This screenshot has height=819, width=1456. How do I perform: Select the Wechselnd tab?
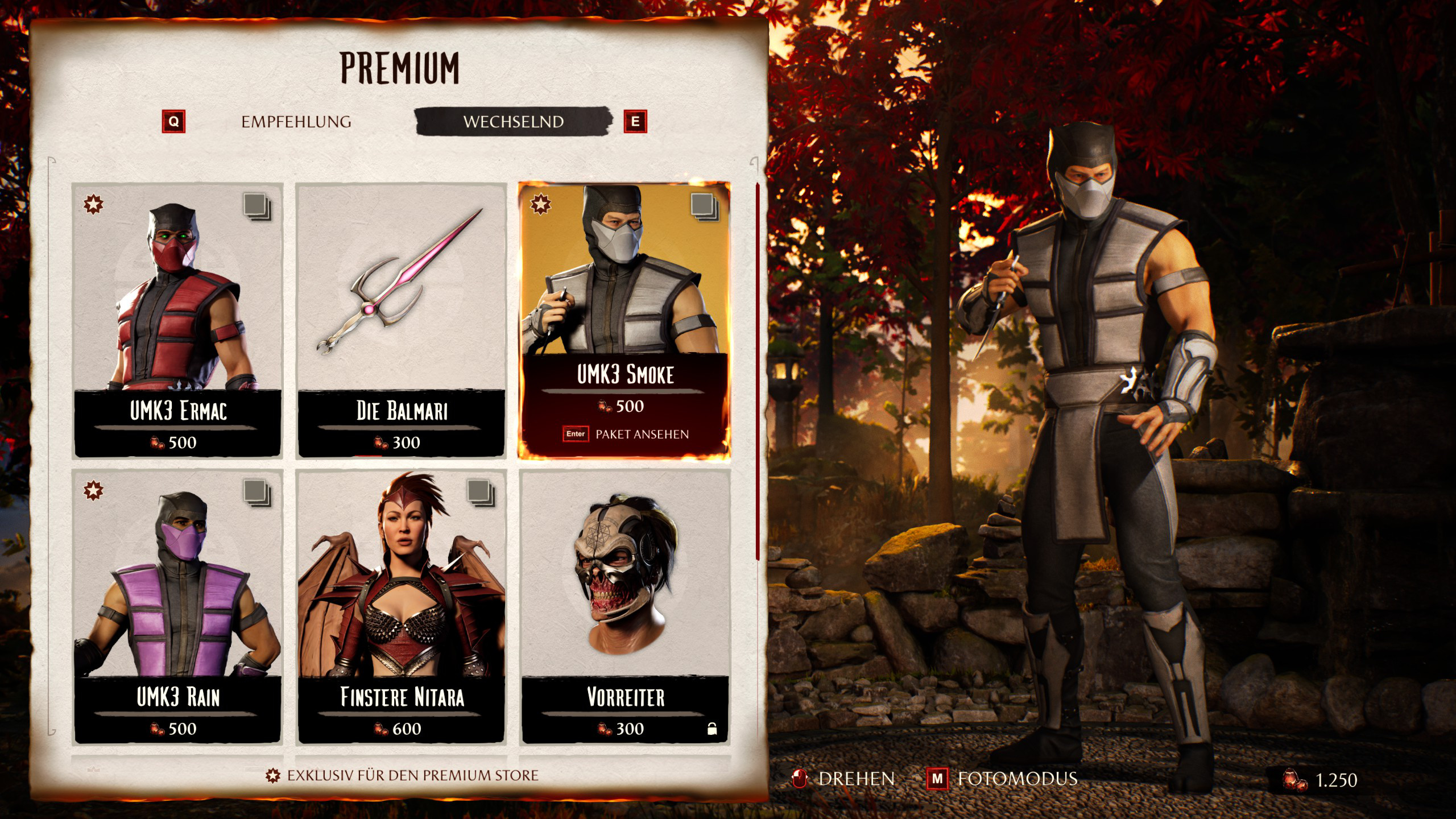coord(513,122)
